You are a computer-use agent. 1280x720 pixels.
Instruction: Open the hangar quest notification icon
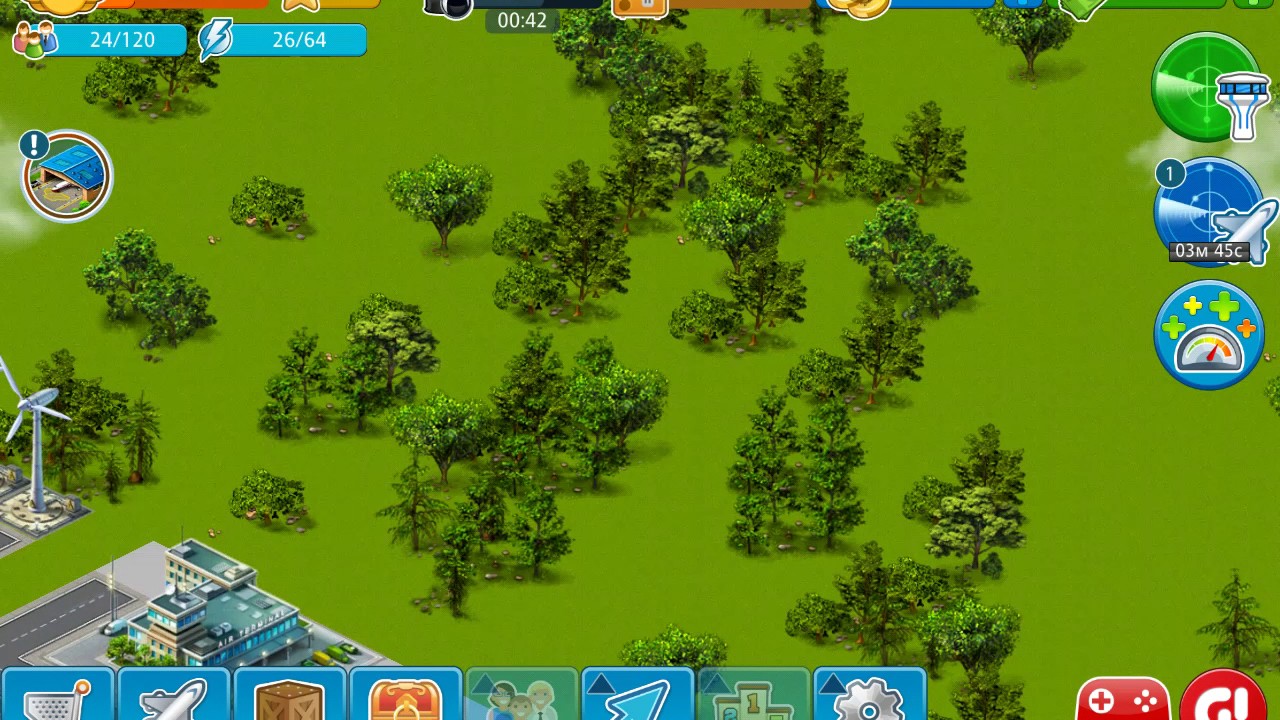click(67, 177)
